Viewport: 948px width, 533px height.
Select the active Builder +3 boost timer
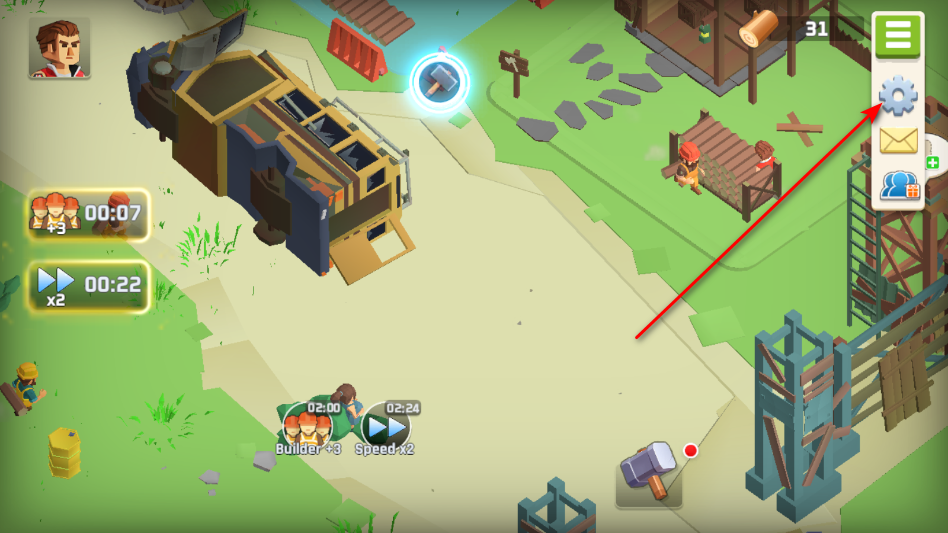(x=89, y=214)
